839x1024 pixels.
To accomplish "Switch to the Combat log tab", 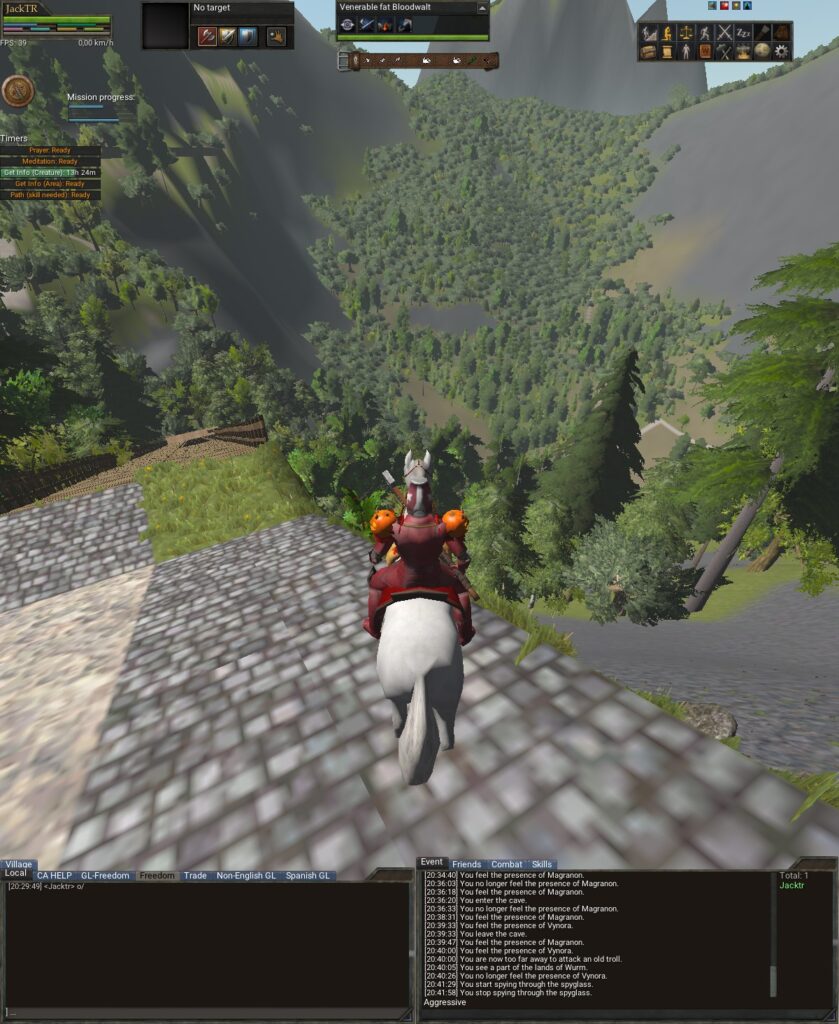I will (x=506, y=864).
